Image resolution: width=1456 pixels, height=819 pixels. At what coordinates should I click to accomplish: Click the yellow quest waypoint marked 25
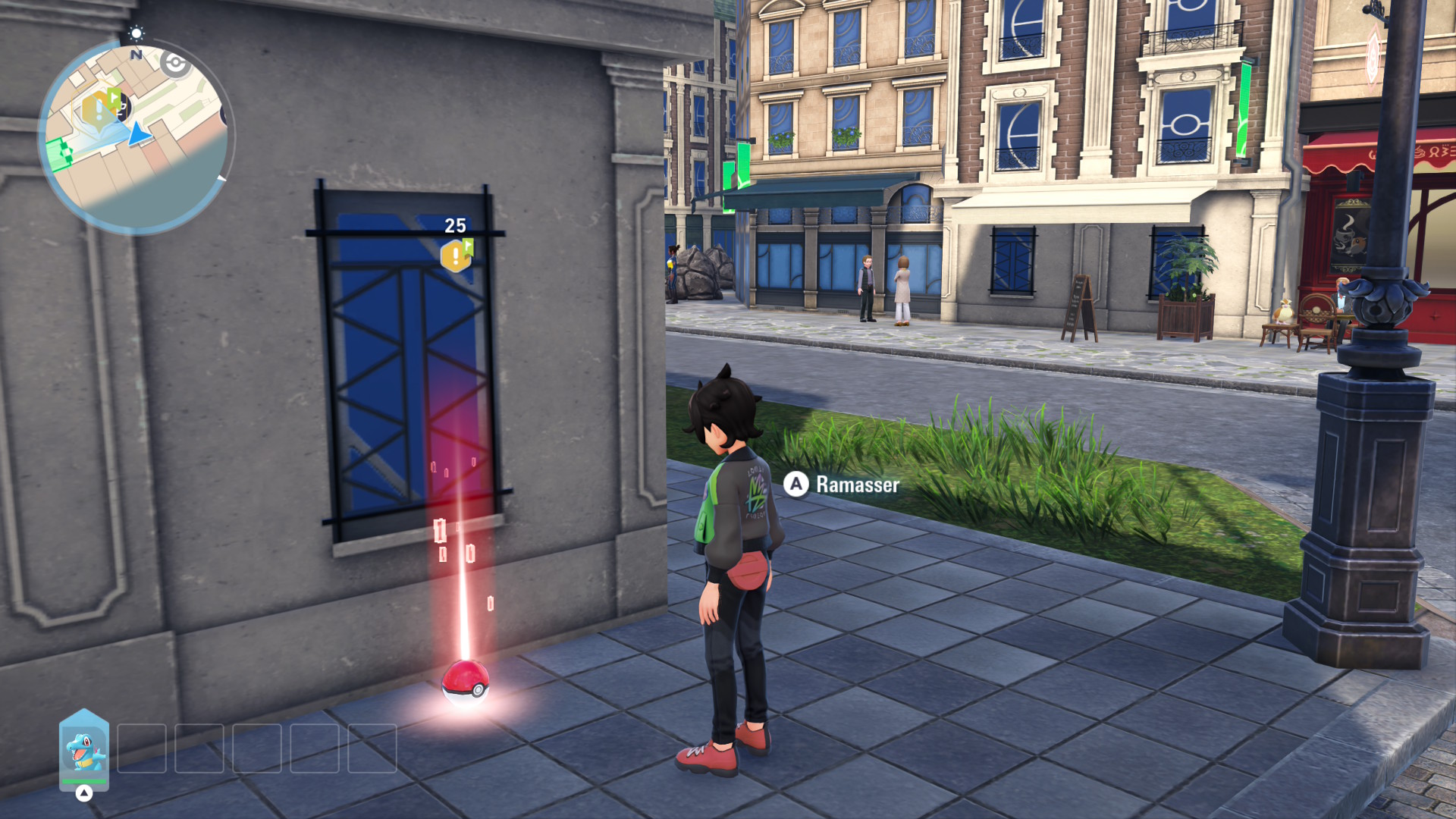[x=457, y=255]
